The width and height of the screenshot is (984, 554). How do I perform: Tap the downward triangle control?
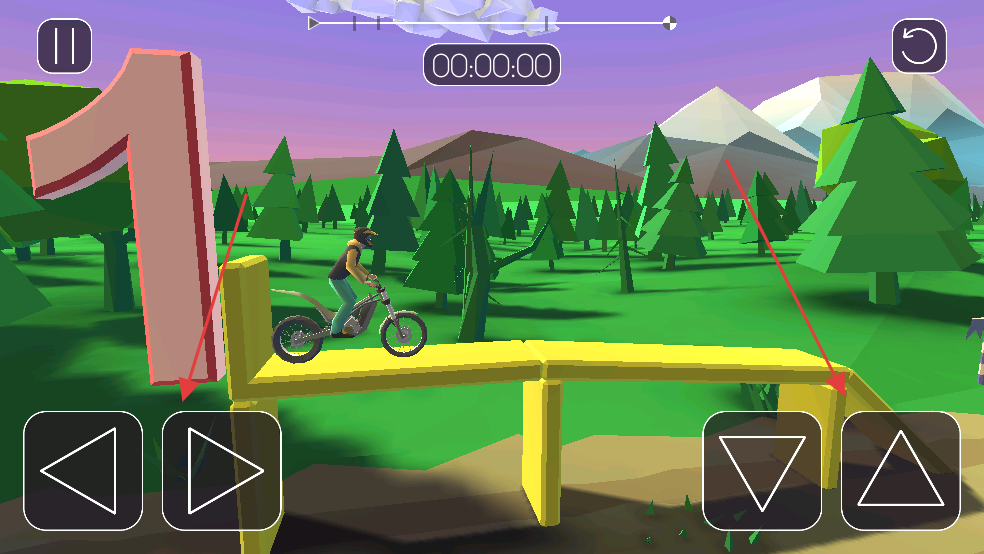[x=762, y=470]
